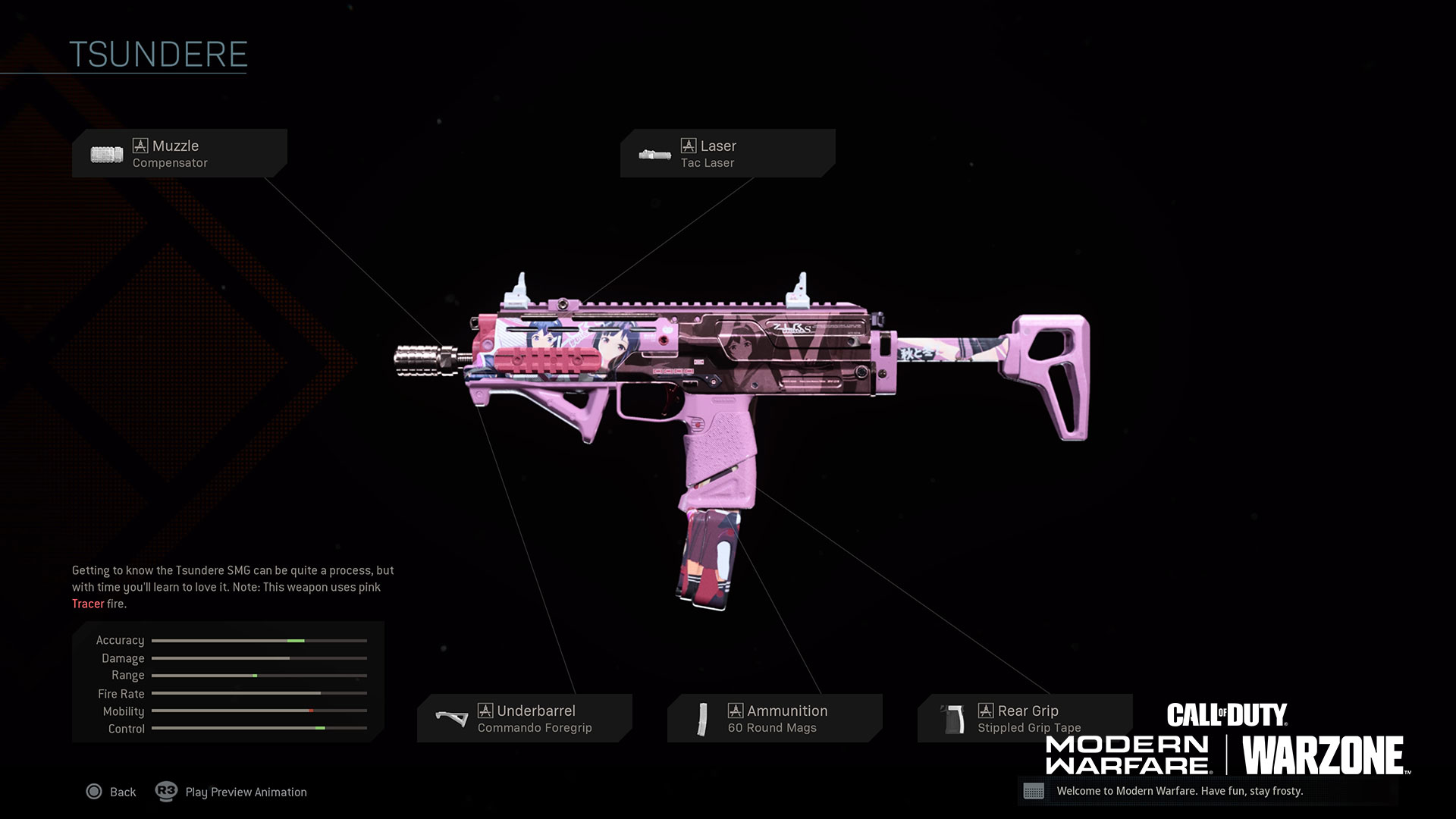1456x819 pixels.
Task: Open the Muzzle attachment slot
Action: tap(180, 153)
